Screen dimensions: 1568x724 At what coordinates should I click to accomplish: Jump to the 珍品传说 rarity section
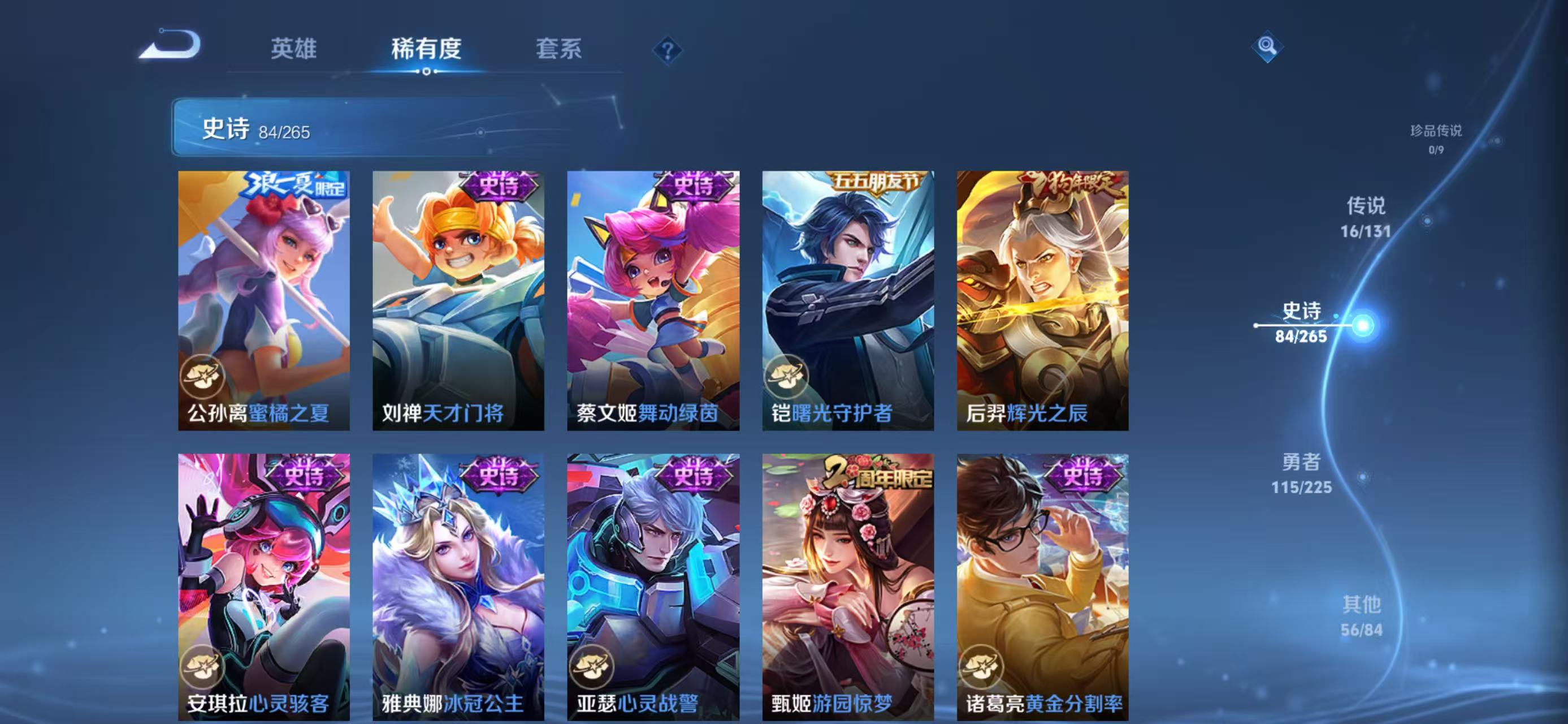click(1436, 138)
